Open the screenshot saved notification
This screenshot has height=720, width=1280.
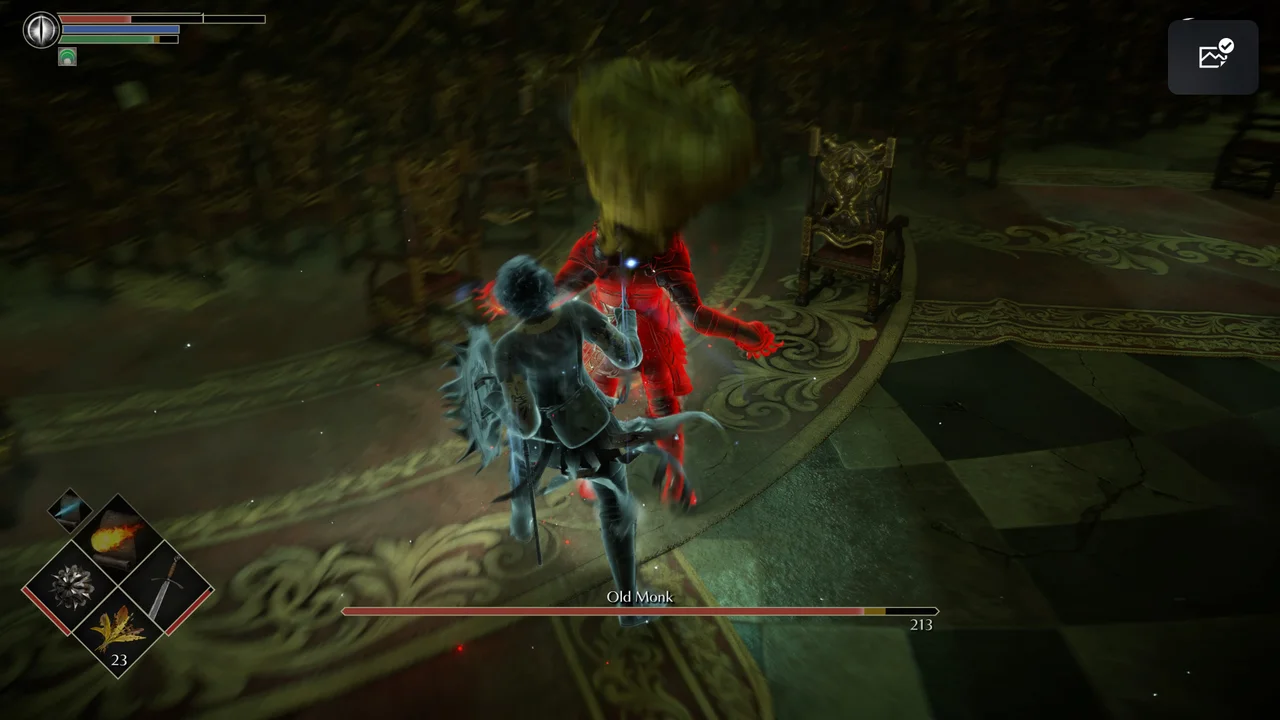[1213, 57]
